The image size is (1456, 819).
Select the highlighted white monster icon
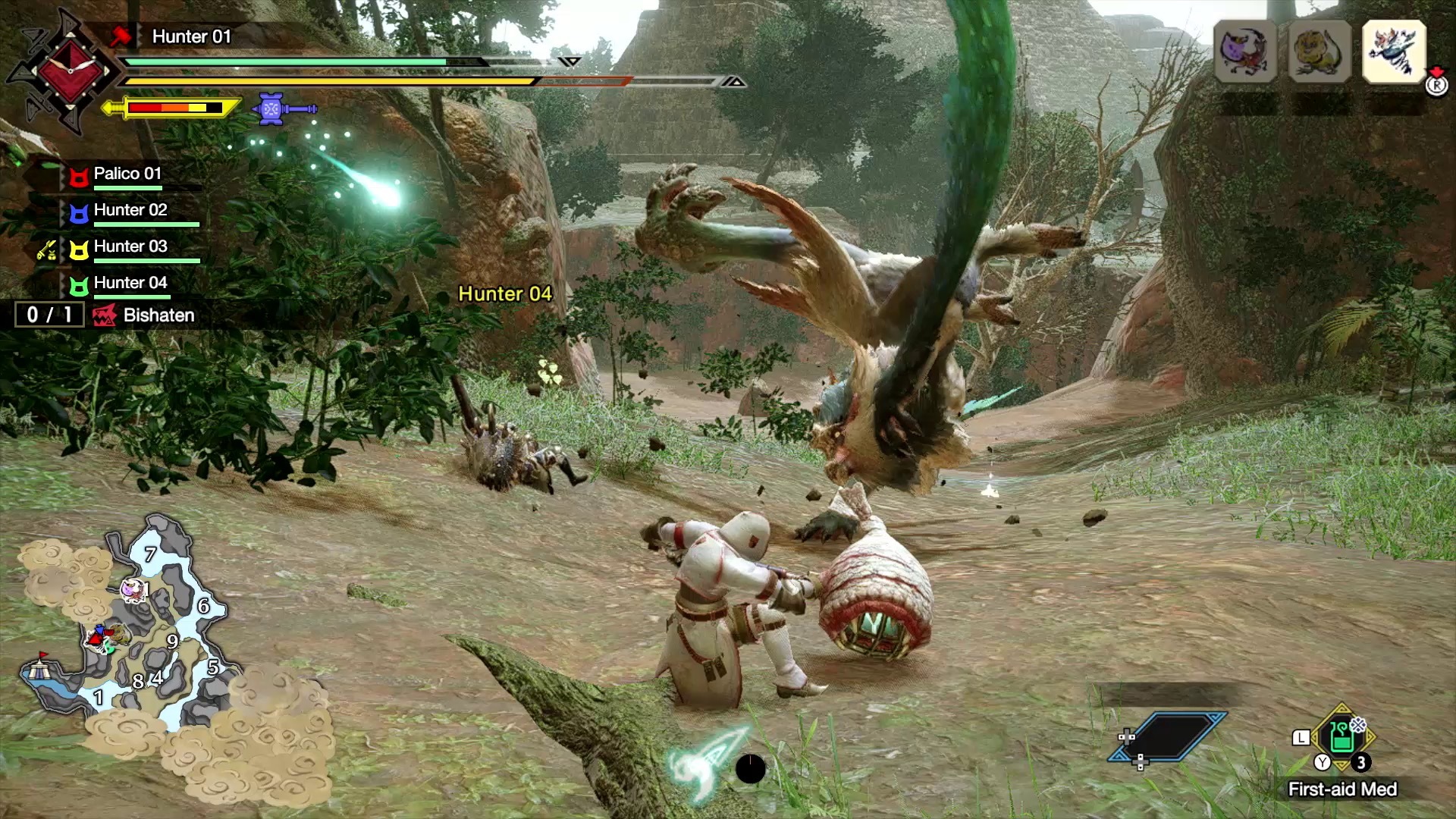coord(1394,52)
